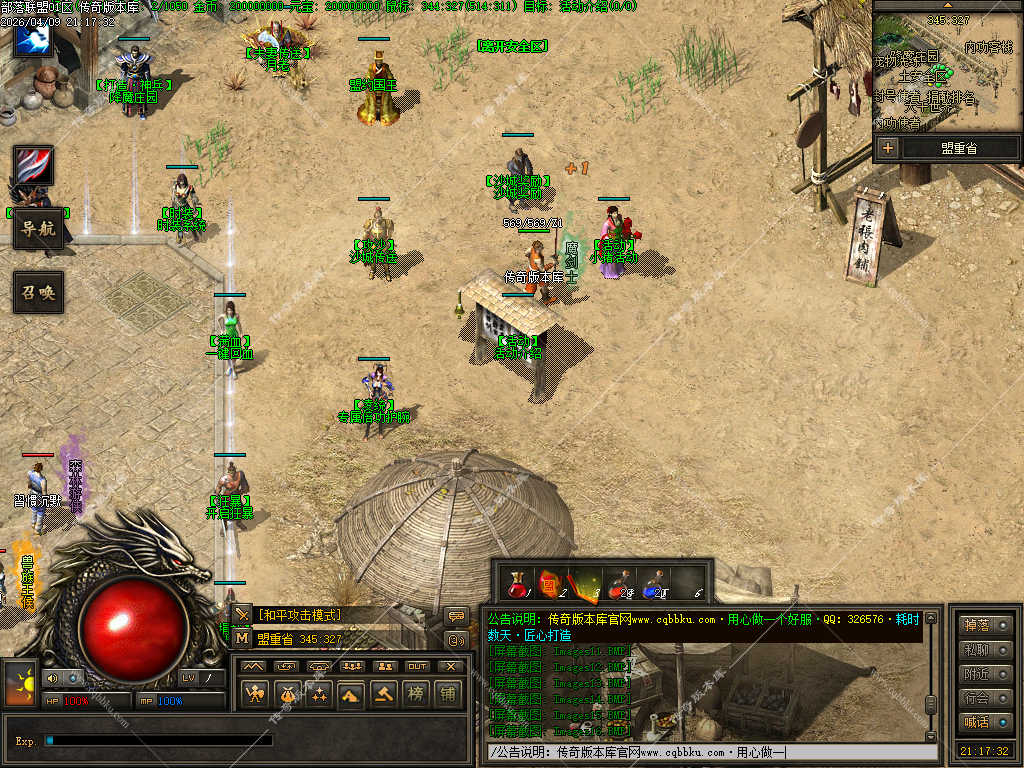Switch to the 私聊 private chat channel
This screenshot has width=1024, height=768.
(x=985, y=650)
